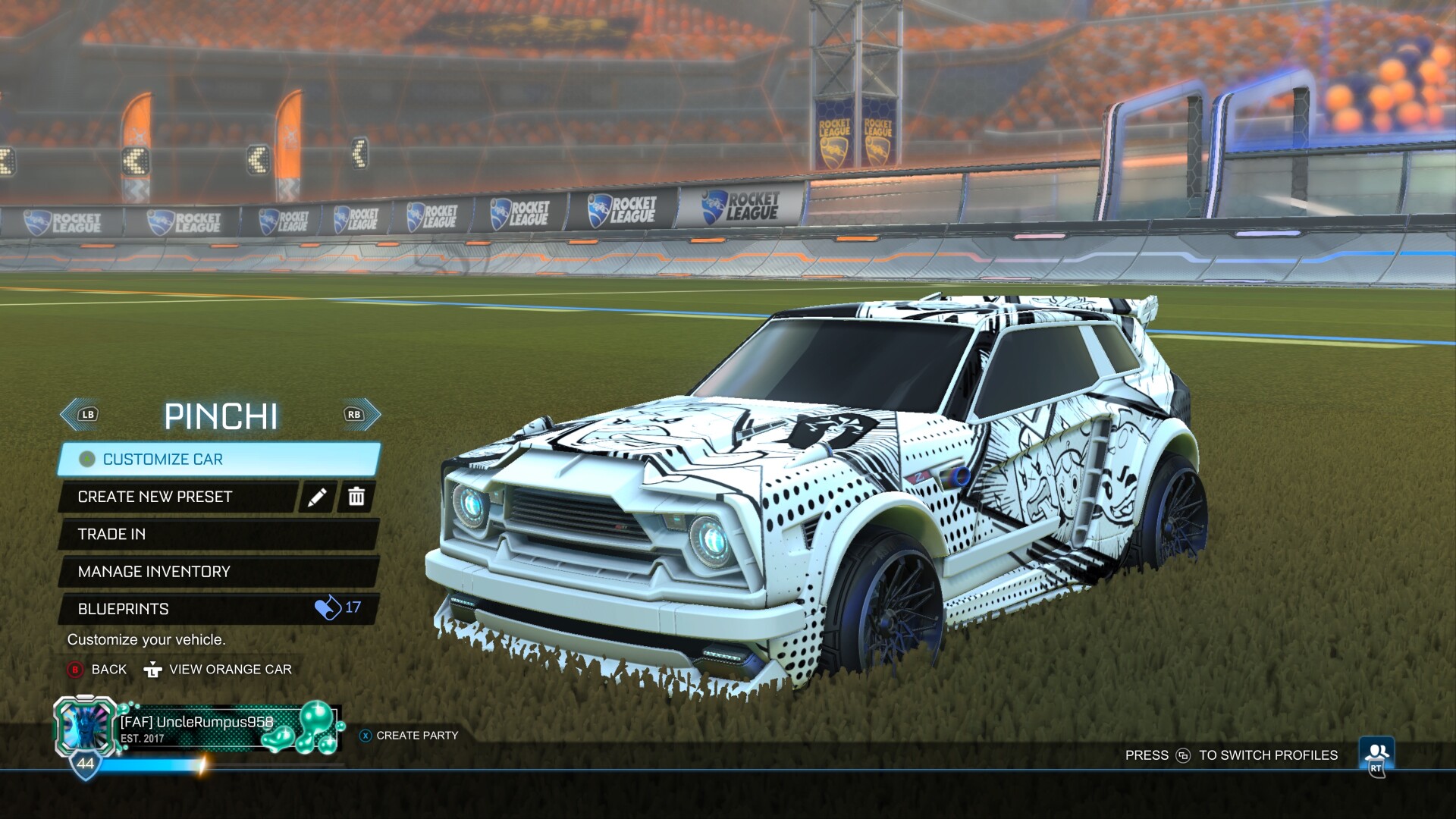
Task: Select Create New Preset
Action: point(179,497)
